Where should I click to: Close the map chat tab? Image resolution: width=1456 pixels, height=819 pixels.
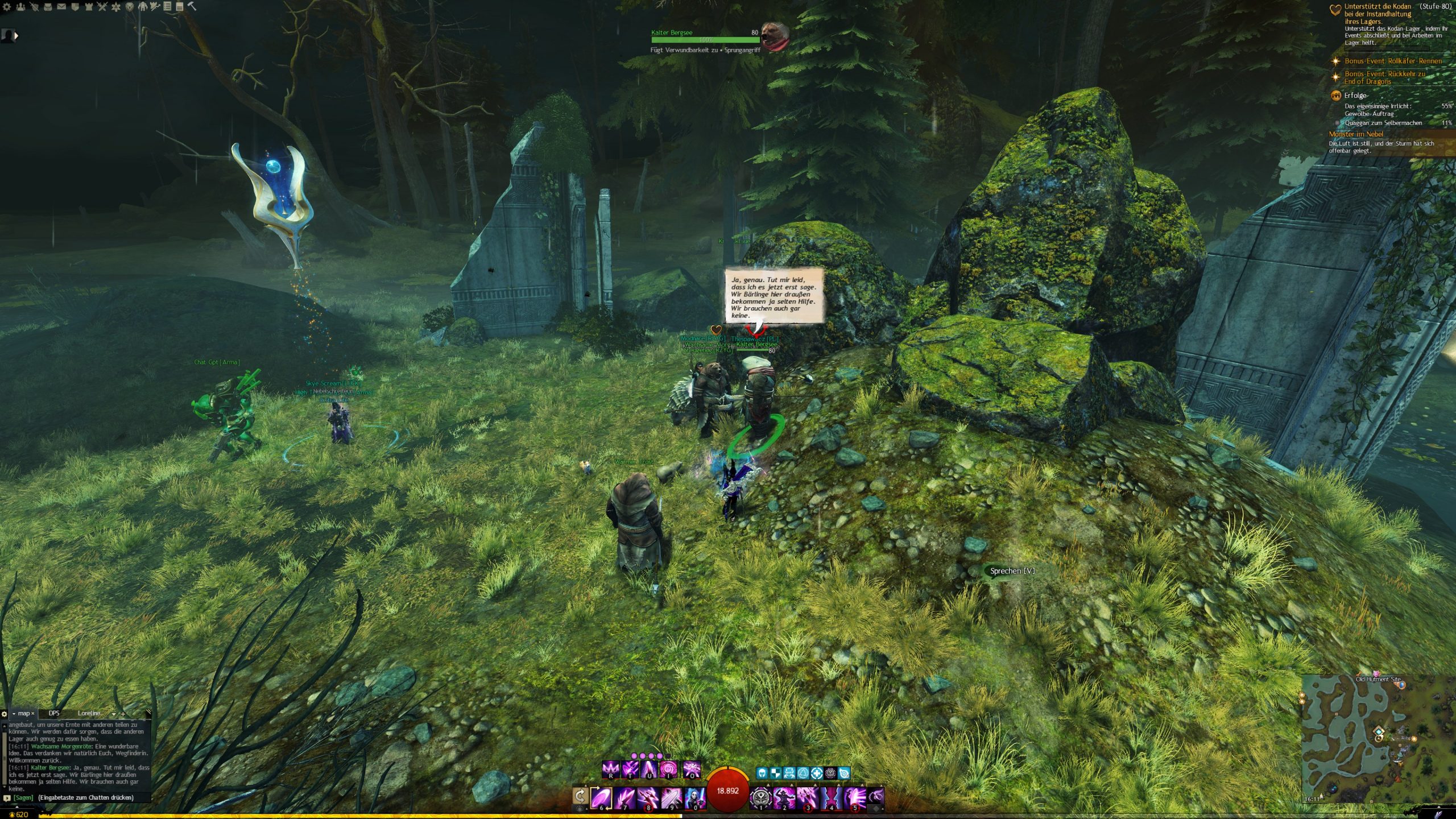[x=33, y=713]
